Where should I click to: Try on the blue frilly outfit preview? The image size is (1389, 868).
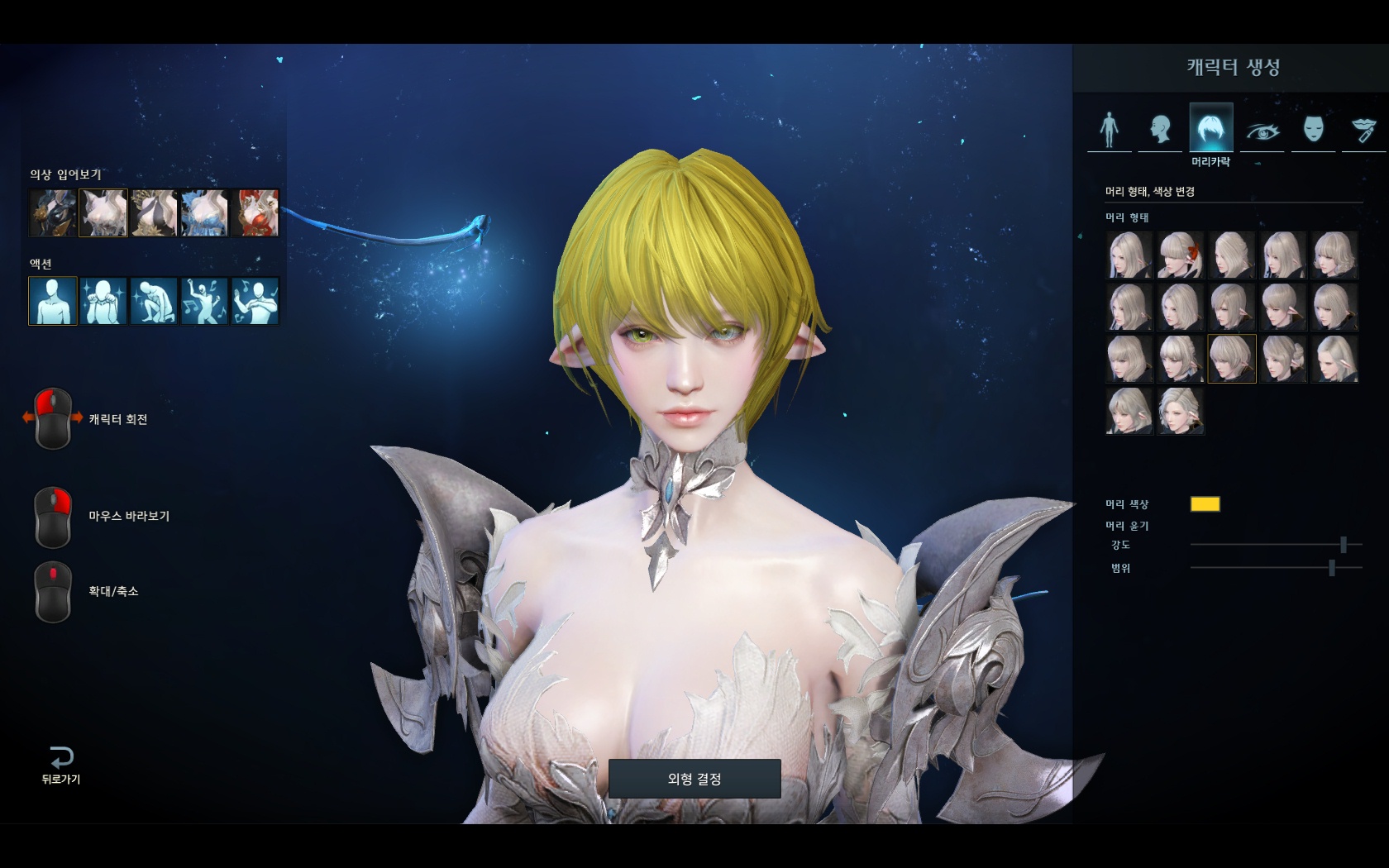(x=204, y=213)
